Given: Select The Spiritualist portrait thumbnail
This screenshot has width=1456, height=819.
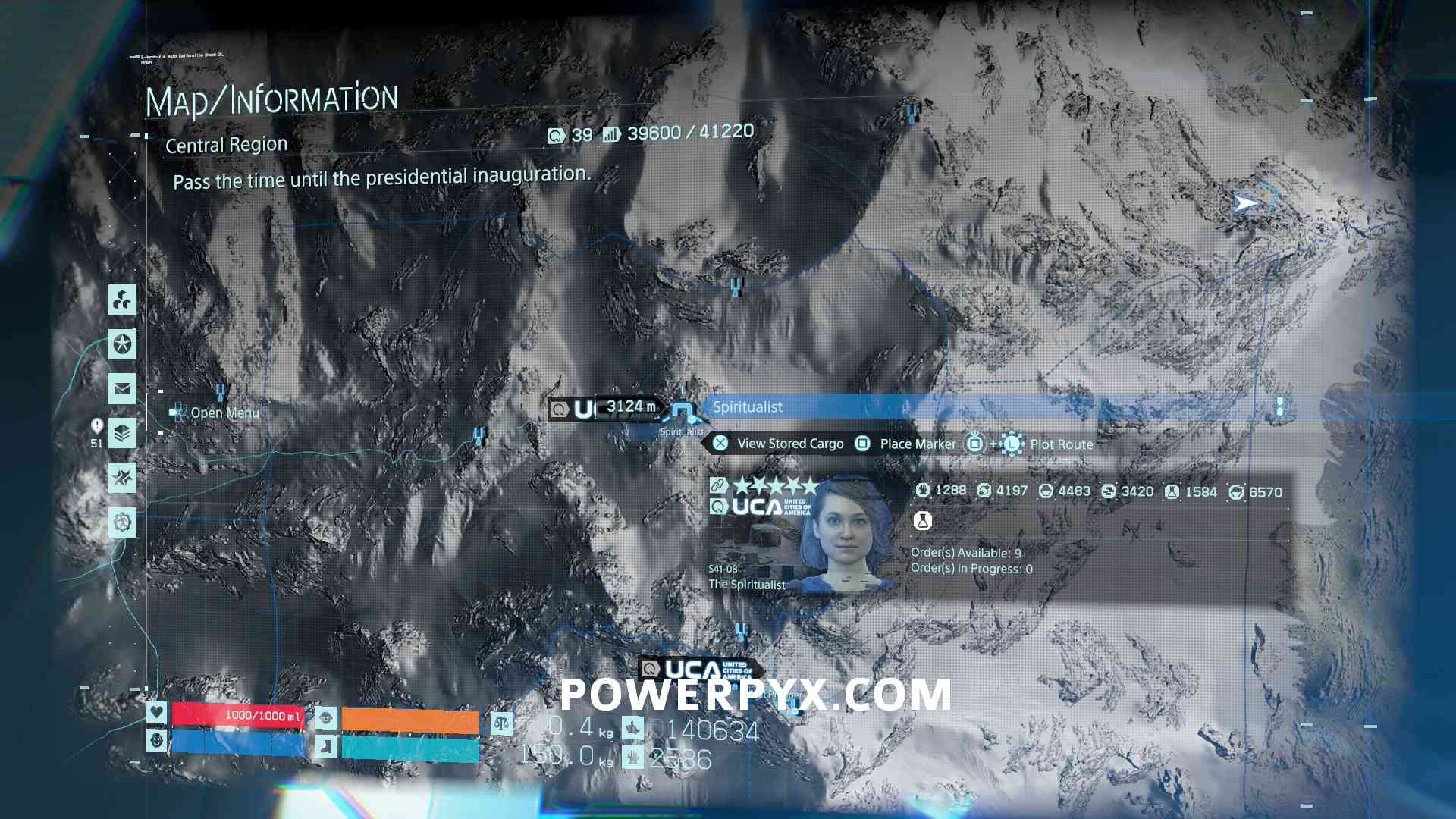Looking at the screenshot, I should tap(844, 535).
